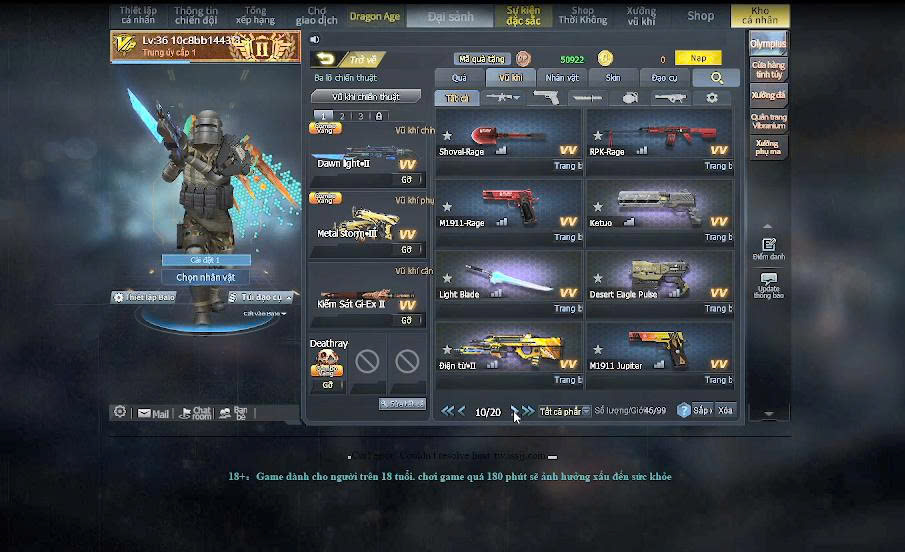Click the yellow Nạp top-up button

coord(697,59)
